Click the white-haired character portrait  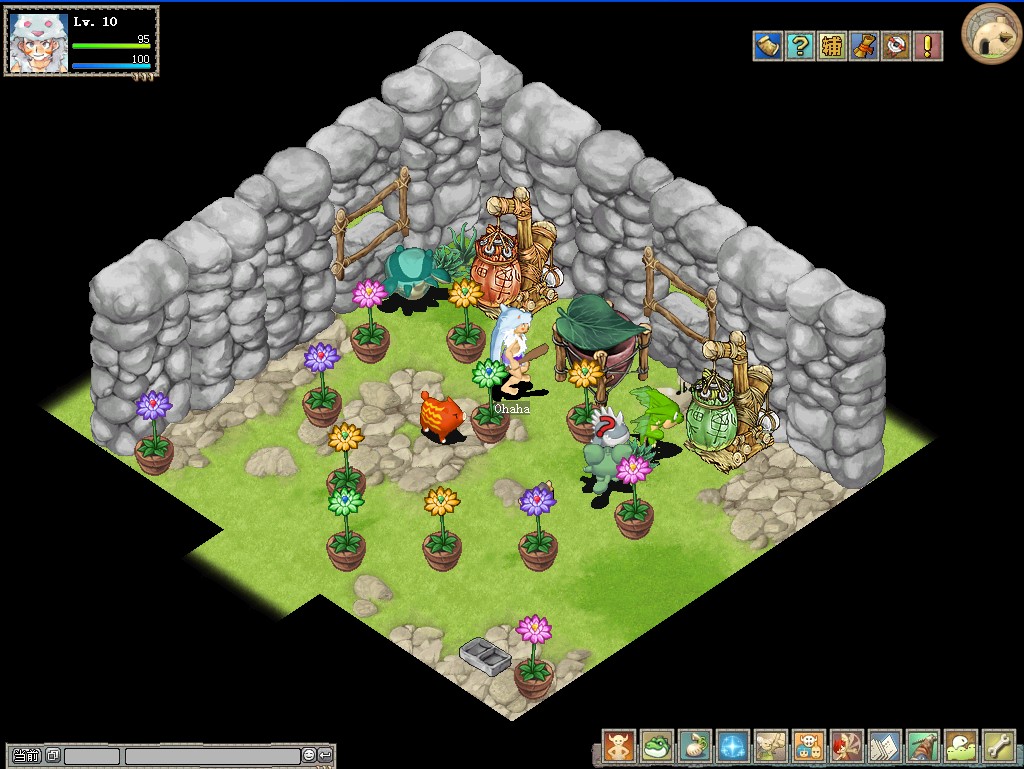[39, 42]
